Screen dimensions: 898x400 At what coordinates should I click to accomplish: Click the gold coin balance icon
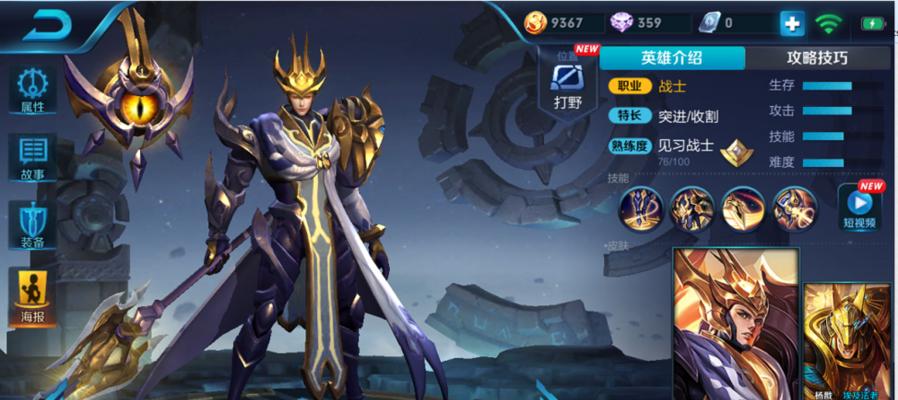[538, 22]
